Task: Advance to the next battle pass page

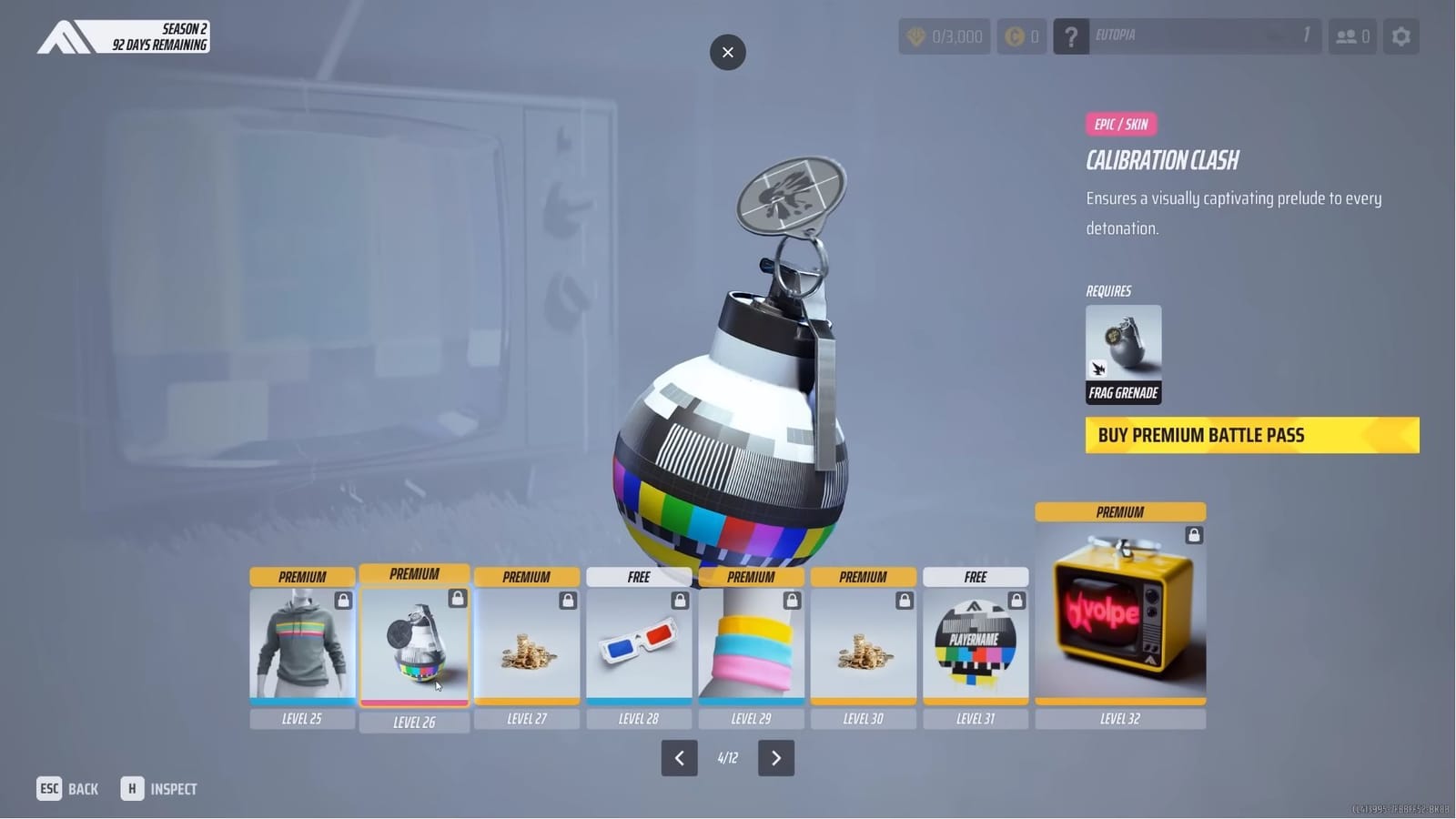Action: click(x=776, y=757)
